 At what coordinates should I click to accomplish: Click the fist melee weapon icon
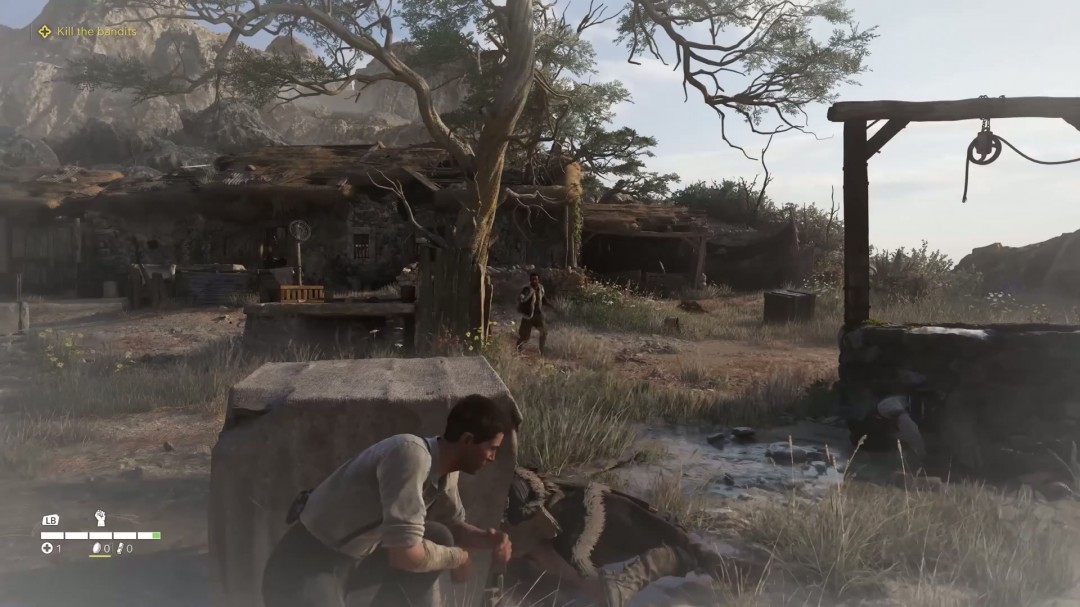point(100,518)
